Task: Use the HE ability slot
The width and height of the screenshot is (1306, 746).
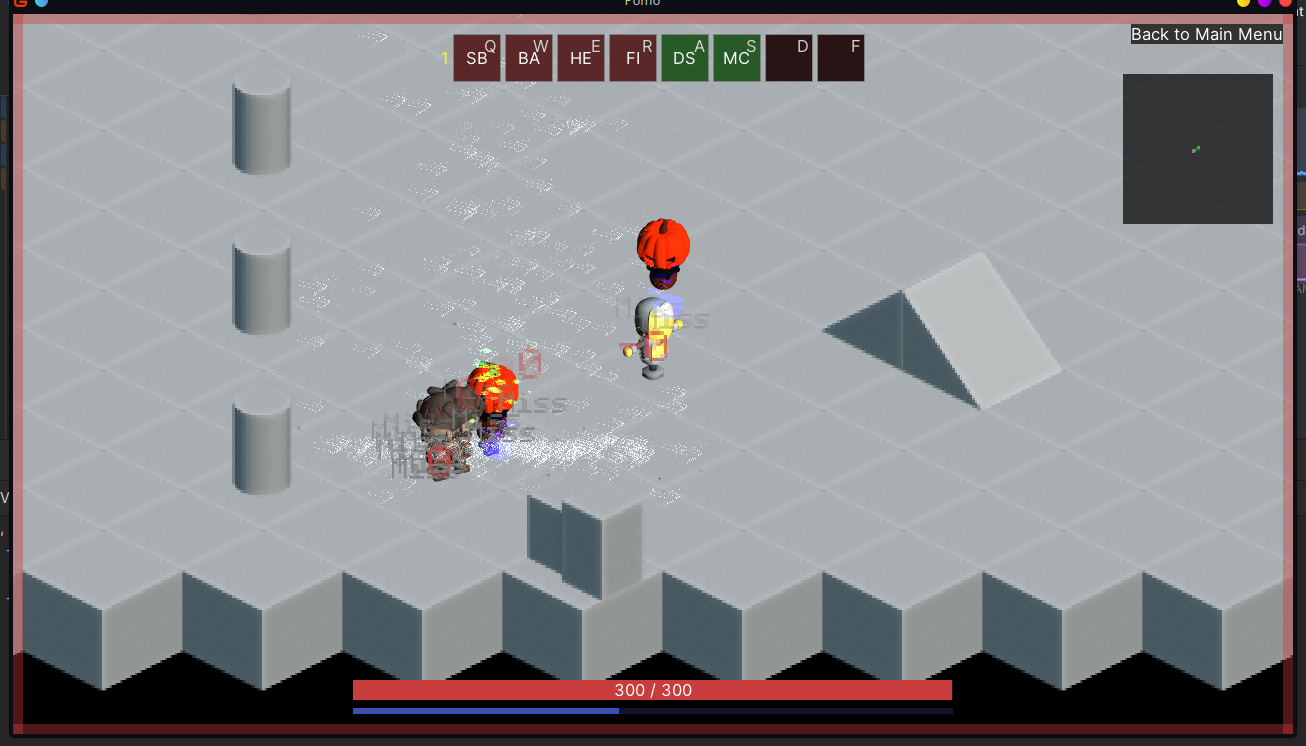Action: click(581, 58)
